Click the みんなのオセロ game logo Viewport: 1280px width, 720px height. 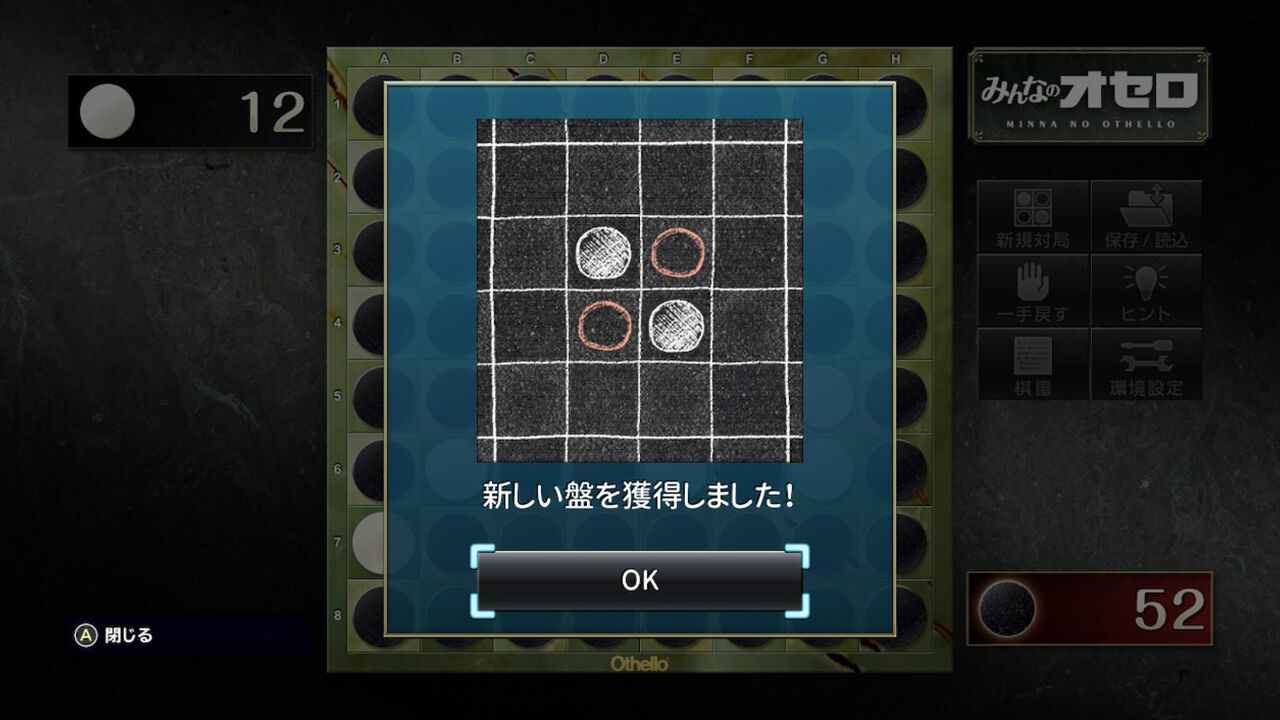(1086, 95)
